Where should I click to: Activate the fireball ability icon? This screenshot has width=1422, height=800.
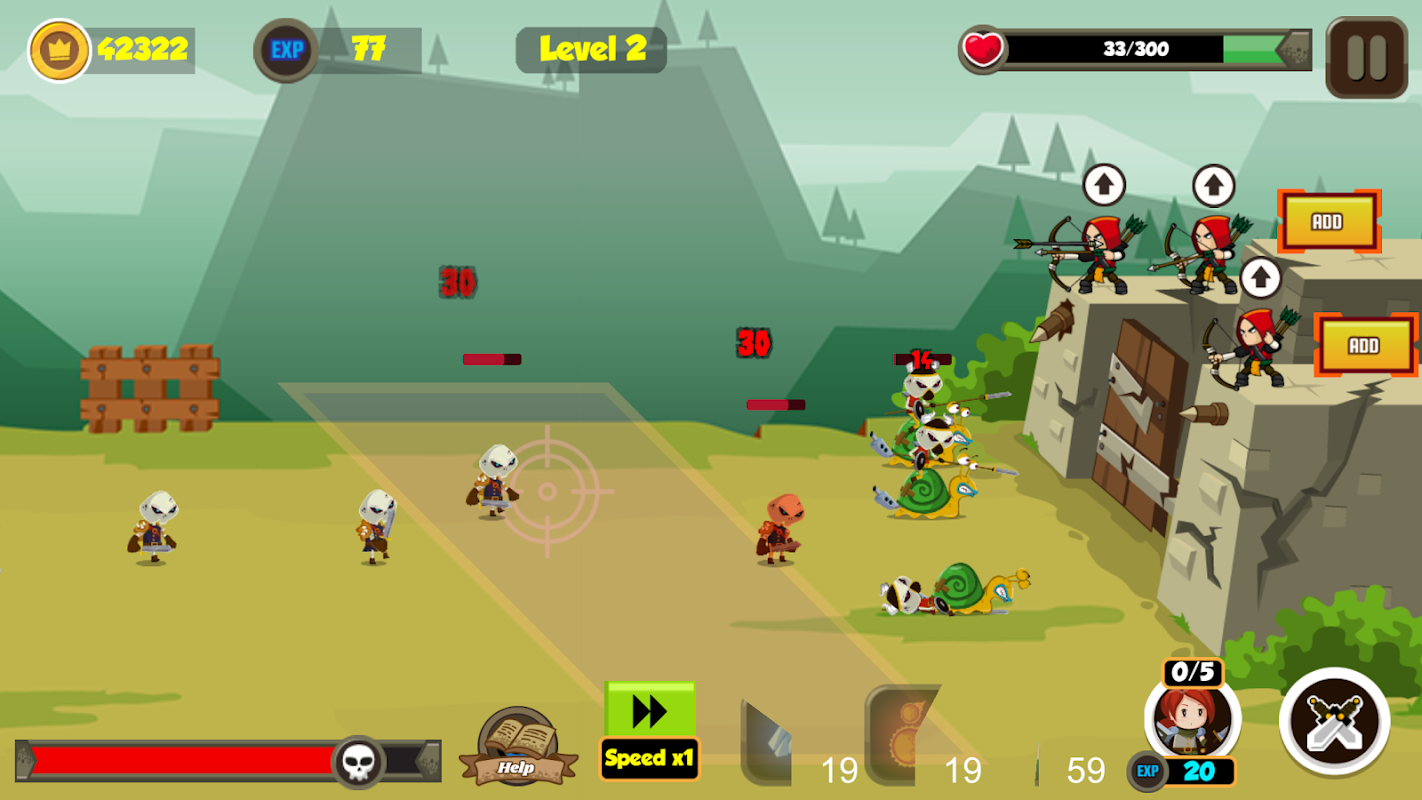tap(900, 735)
